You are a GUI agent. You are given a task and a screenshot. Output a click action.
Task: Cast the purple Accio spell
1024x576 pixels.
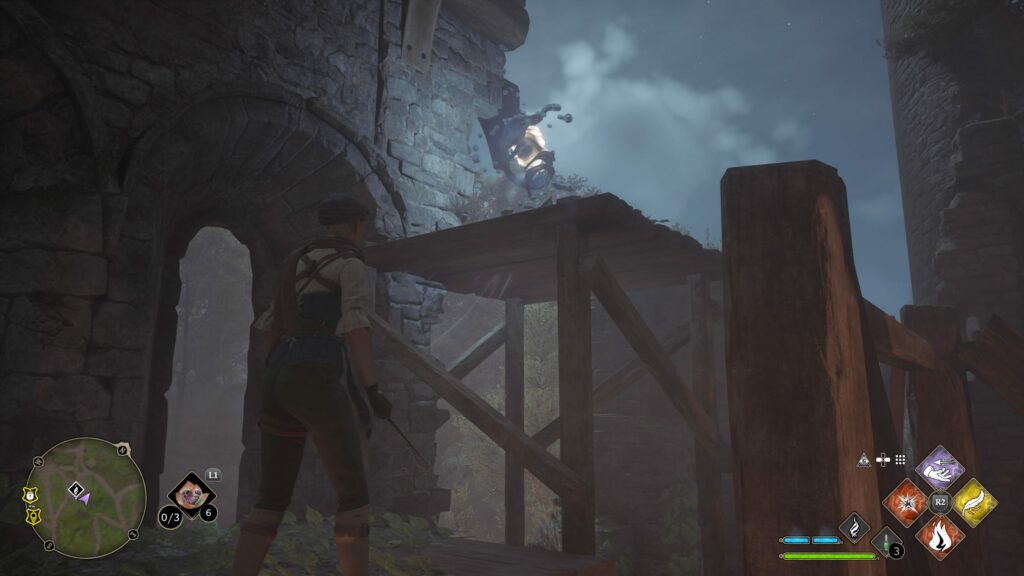coord(939,466)
